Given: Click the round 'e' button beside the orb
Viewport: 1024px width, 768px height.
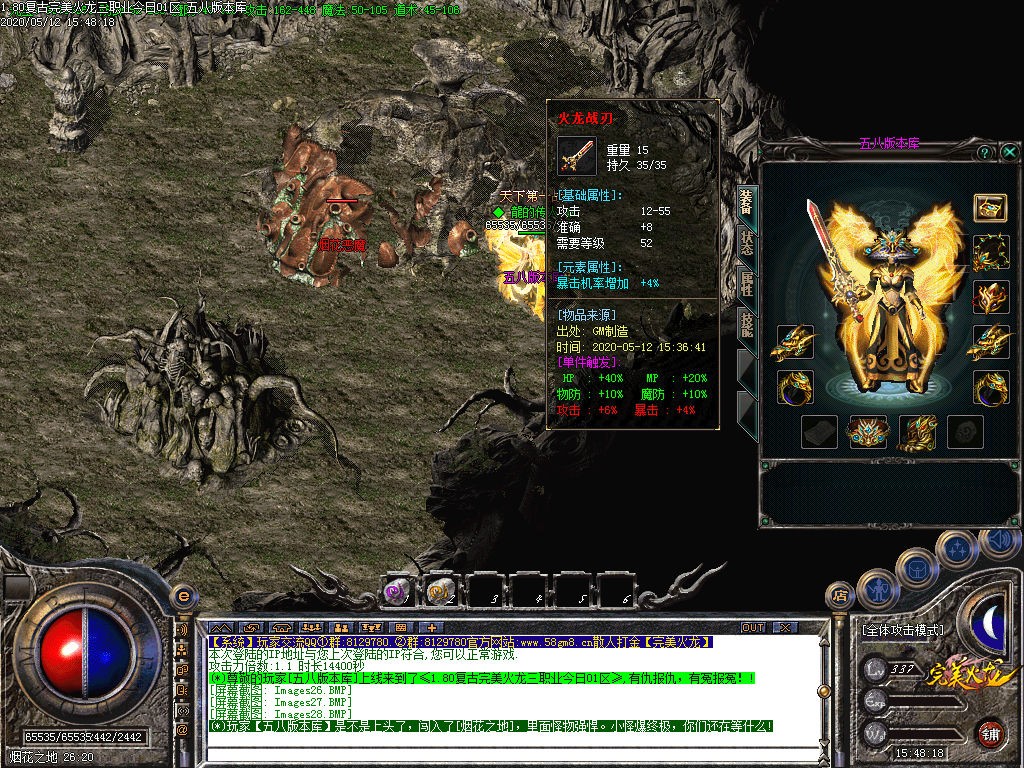Looking at the screenshot, I should tap(183, 595).
